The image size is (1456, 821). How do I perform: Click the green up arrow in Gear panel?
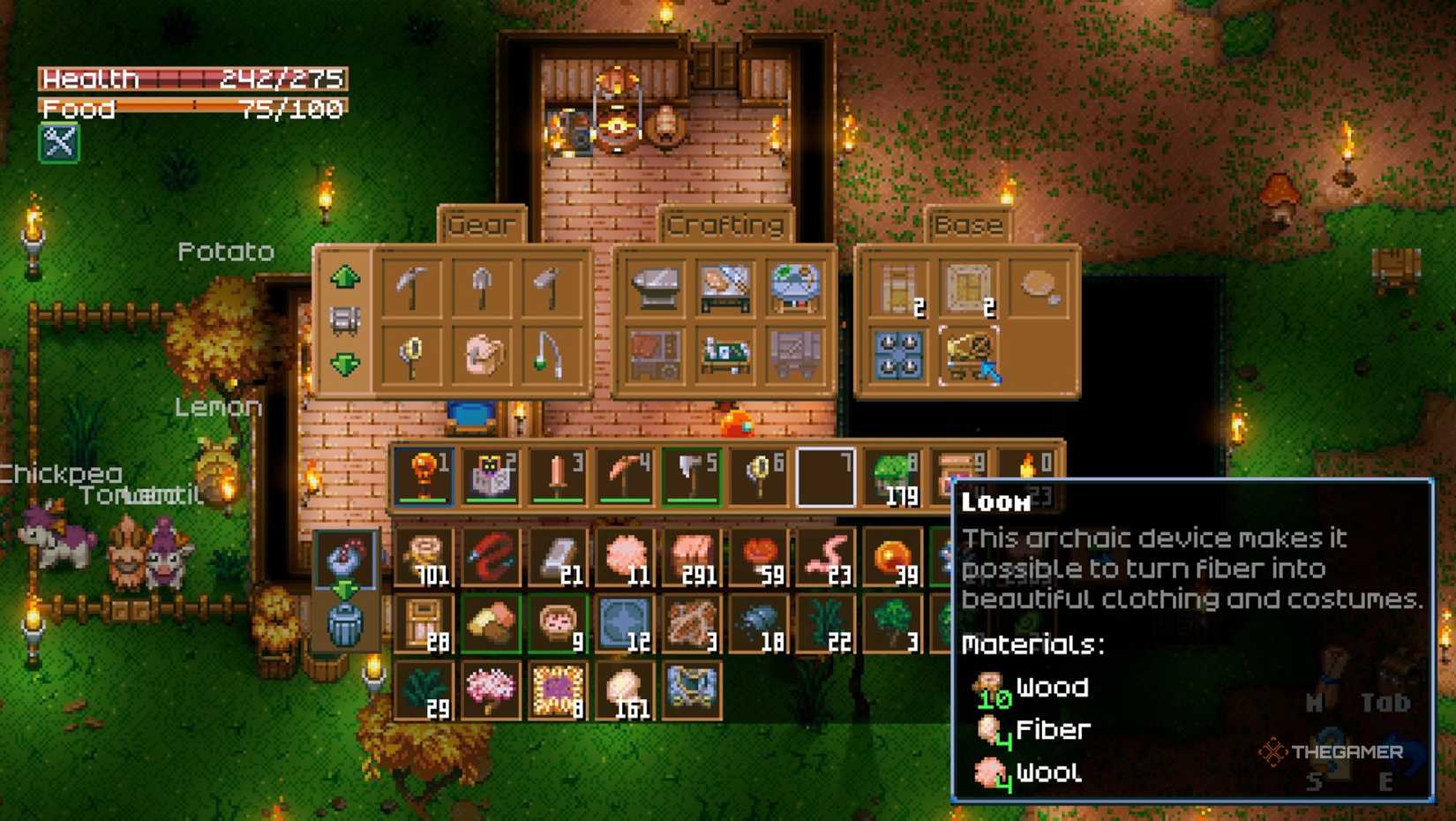point(345,277)
